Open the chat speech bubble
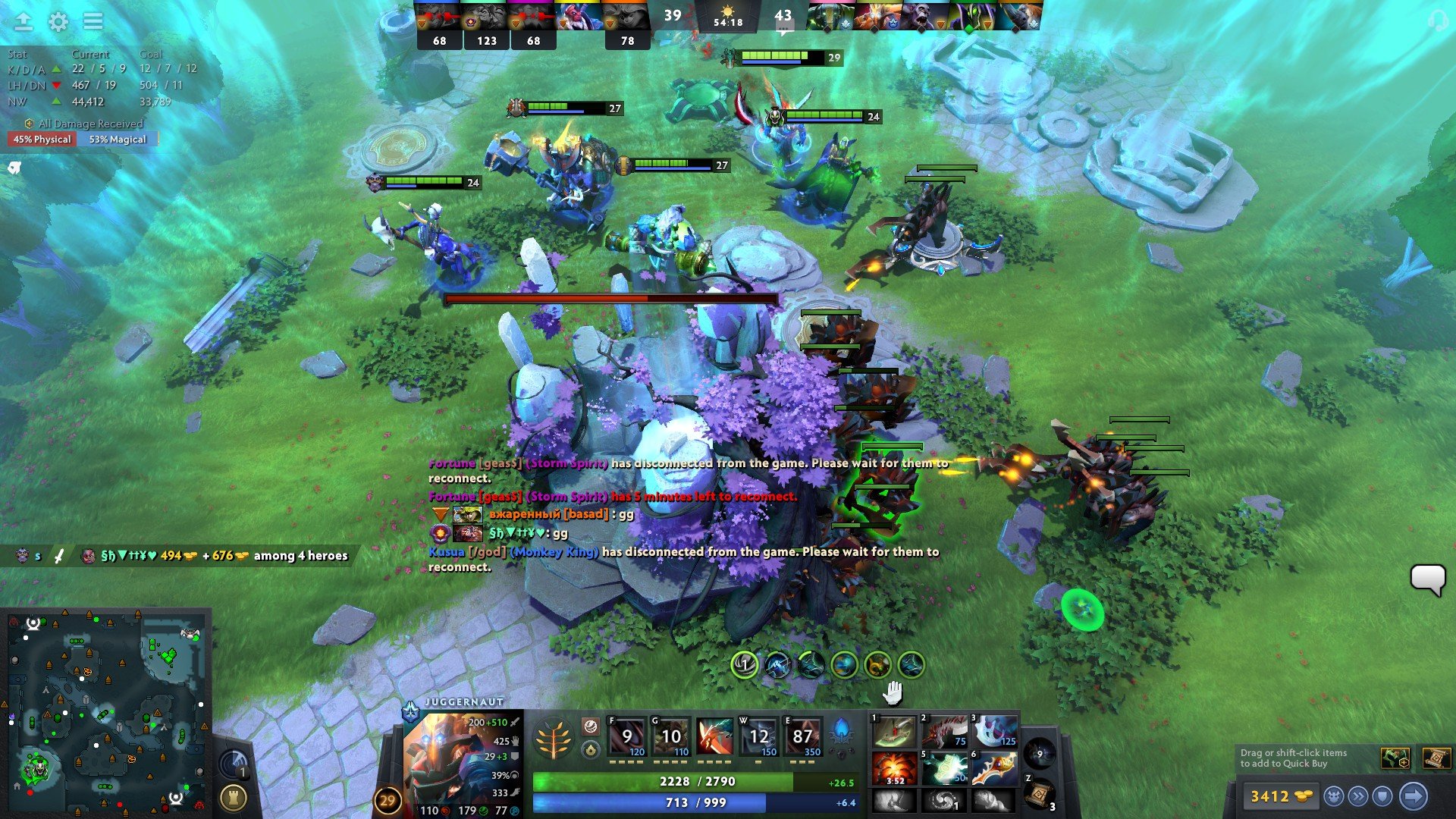Screen dimensions: 1456x819 pyautogui.click(x=1428, y=580)
